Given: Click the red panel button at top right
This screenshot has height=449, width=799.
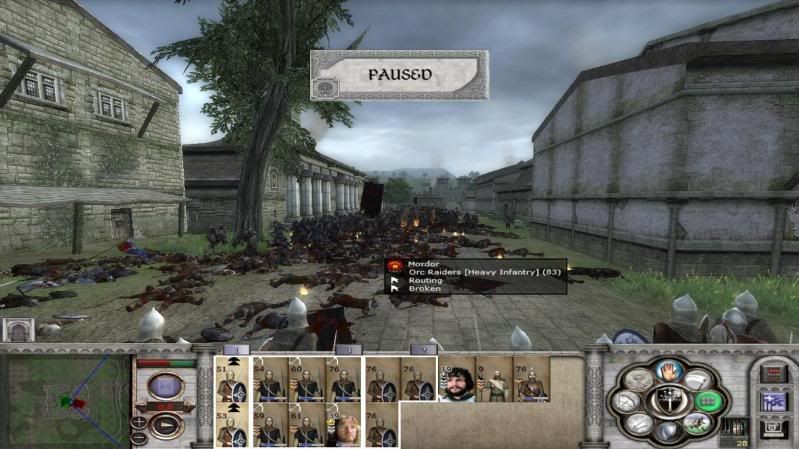Looking at the screenshot, I should pos(773,373).
